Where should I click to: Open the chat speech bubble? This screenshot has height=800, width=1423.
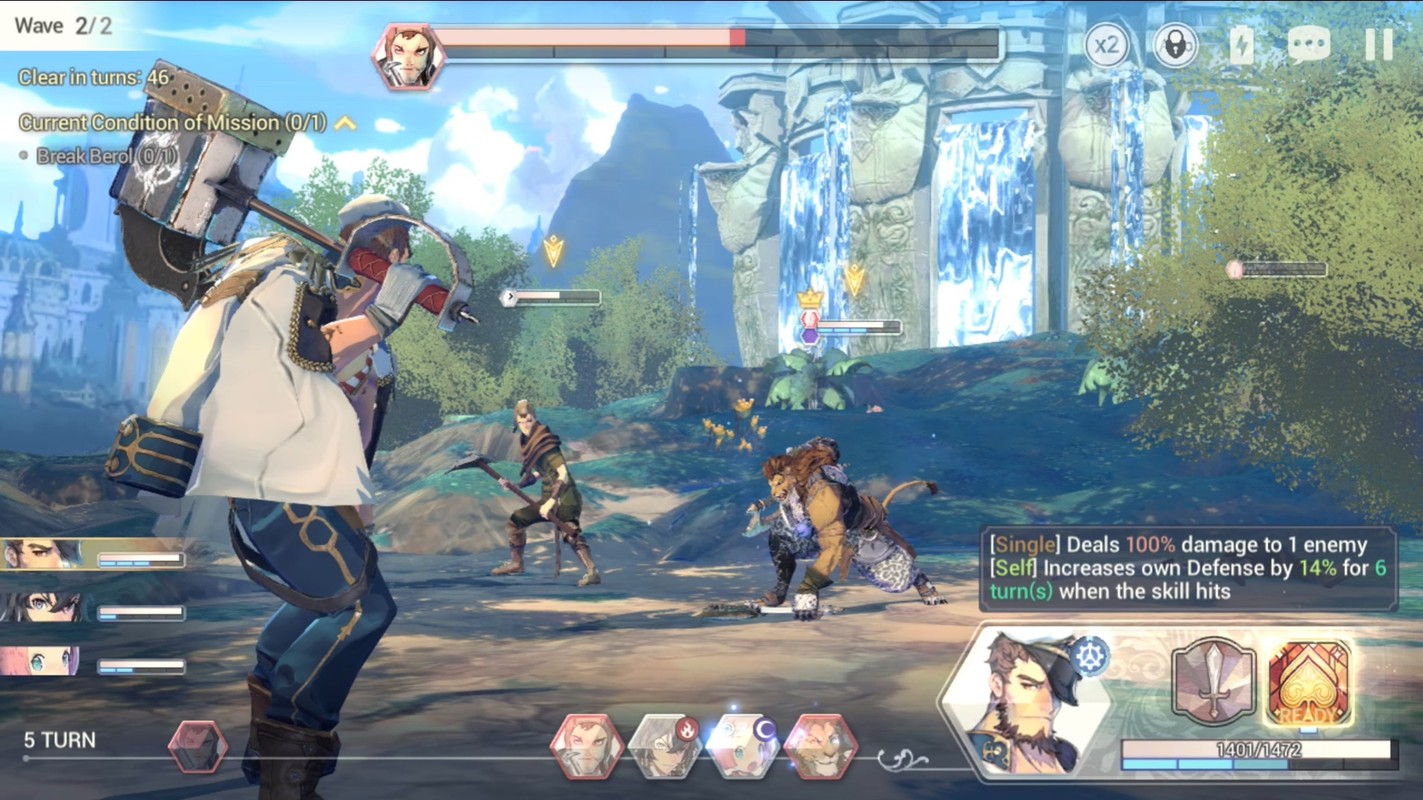(x=1308, y=46)
